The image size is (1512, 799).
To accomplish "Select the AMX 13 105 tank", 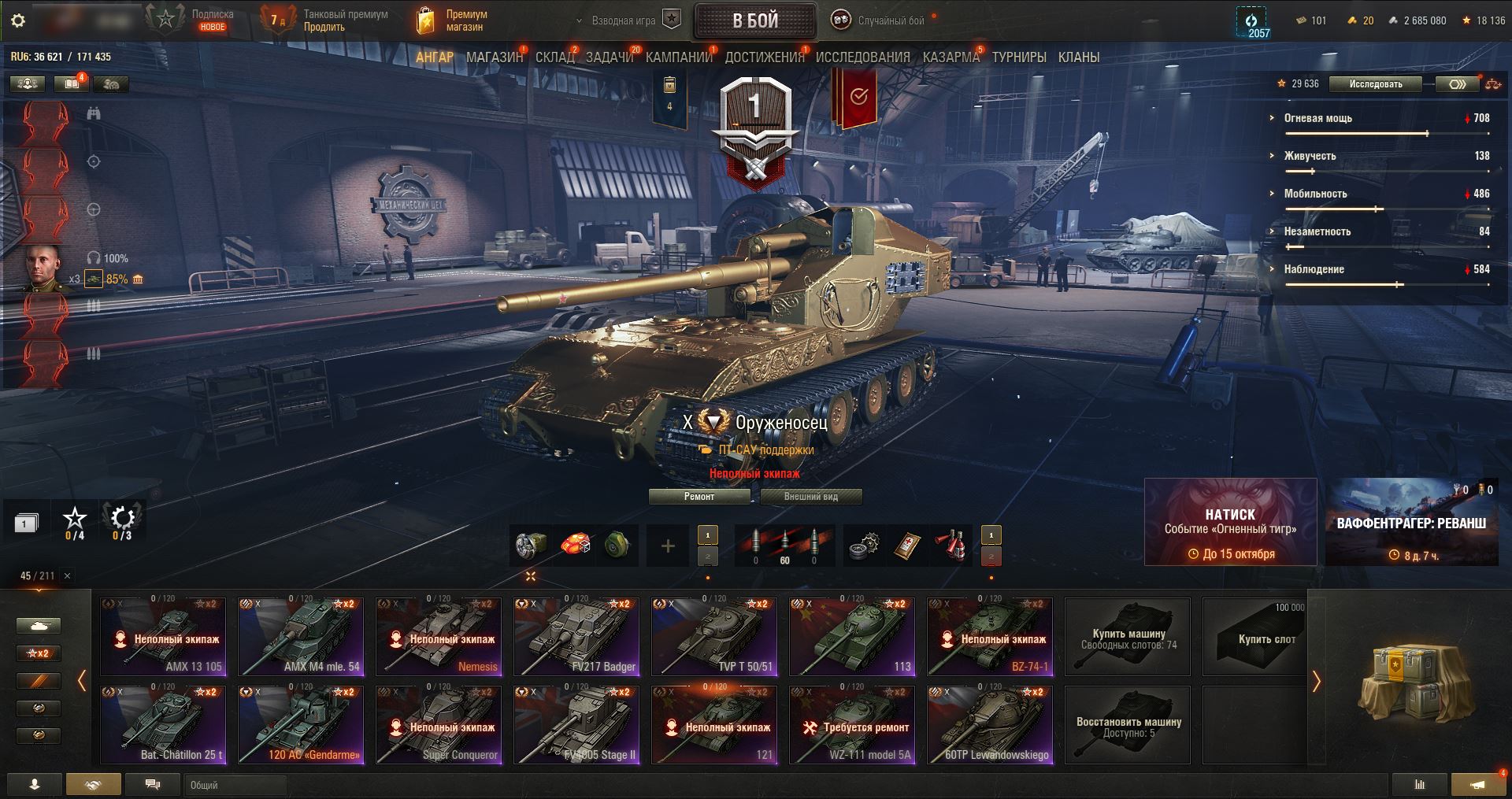I will click(163, 637).
